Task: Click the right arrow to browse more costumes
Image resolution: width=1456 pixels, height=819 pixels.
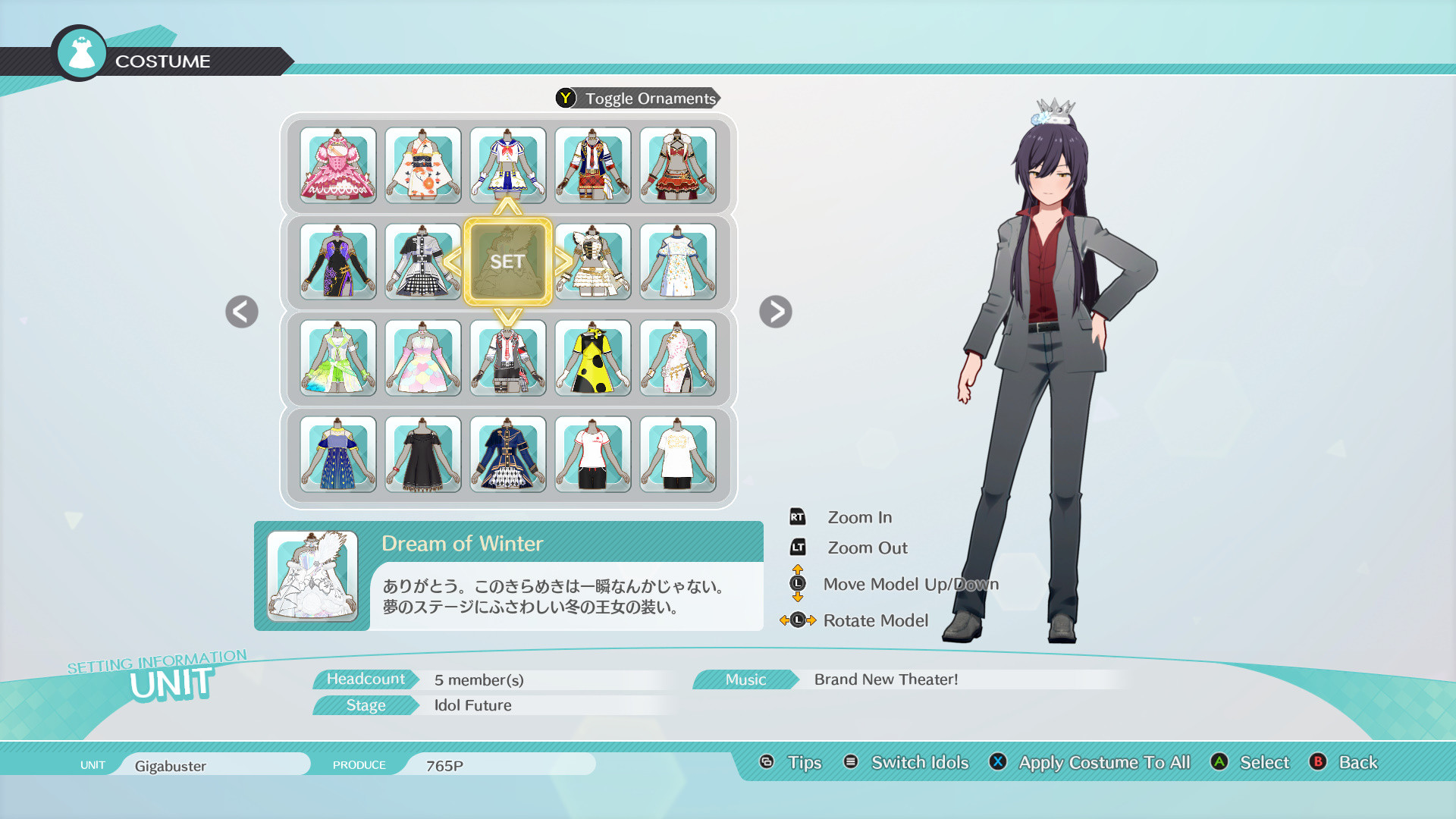Action: tap(775, 312)
